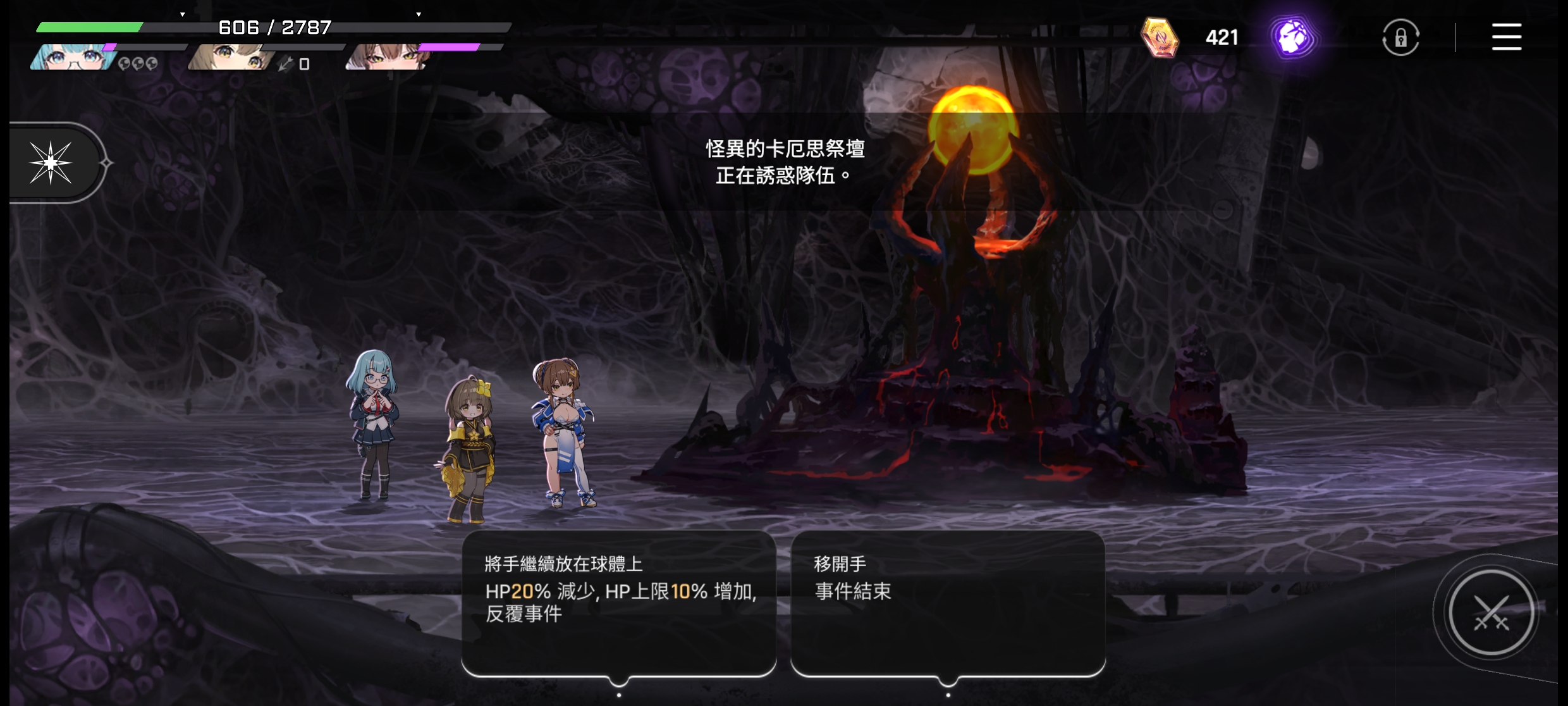Tap the gold currency gem icon

1160,37
